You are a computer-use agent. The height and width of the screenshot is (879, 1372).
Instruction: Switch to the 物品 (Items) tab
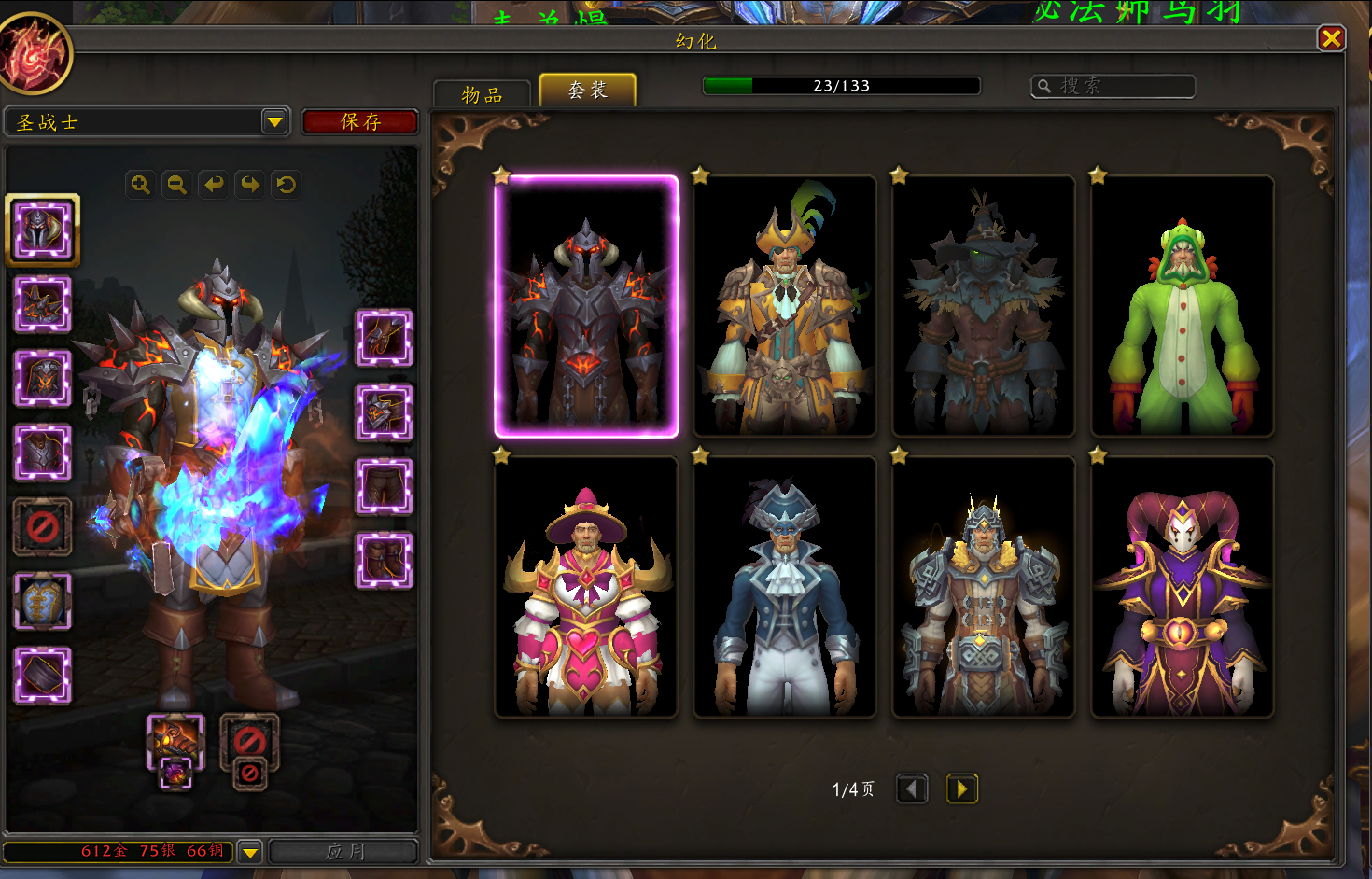click(482, 94)
